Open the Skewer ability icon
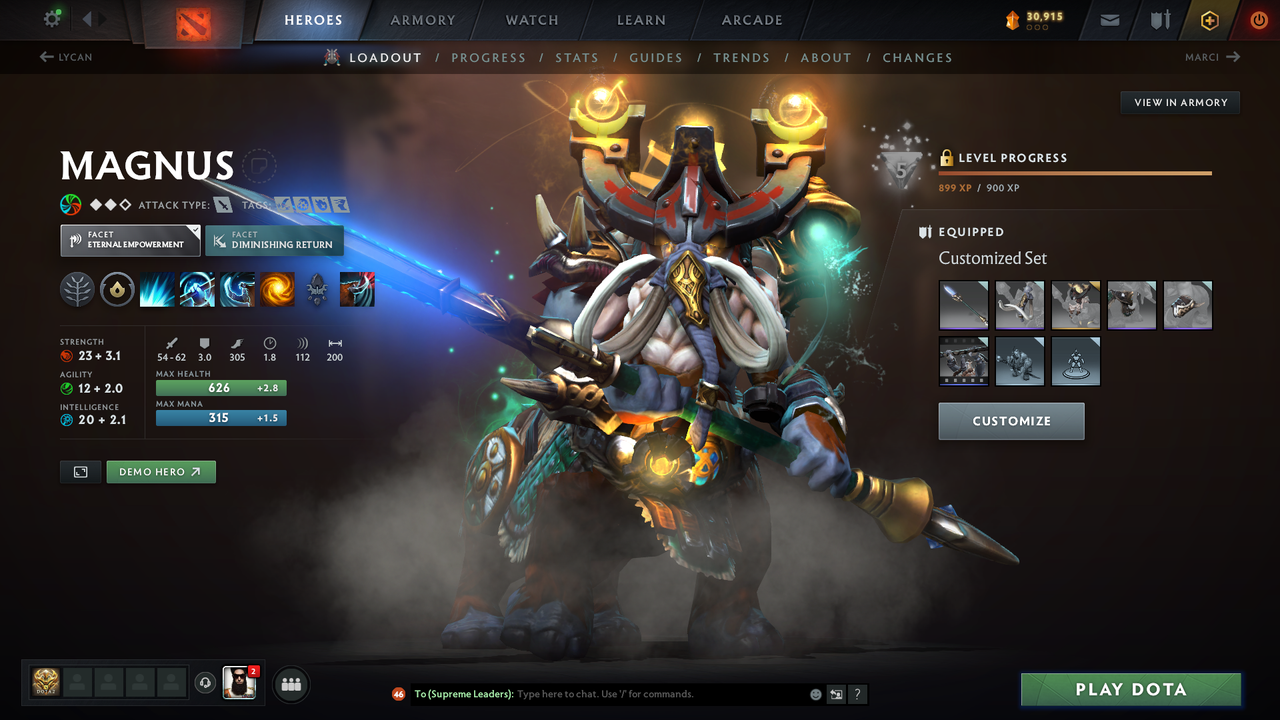Image resolution: width=1280 pixels, height=720 pixels. [237, 290]
